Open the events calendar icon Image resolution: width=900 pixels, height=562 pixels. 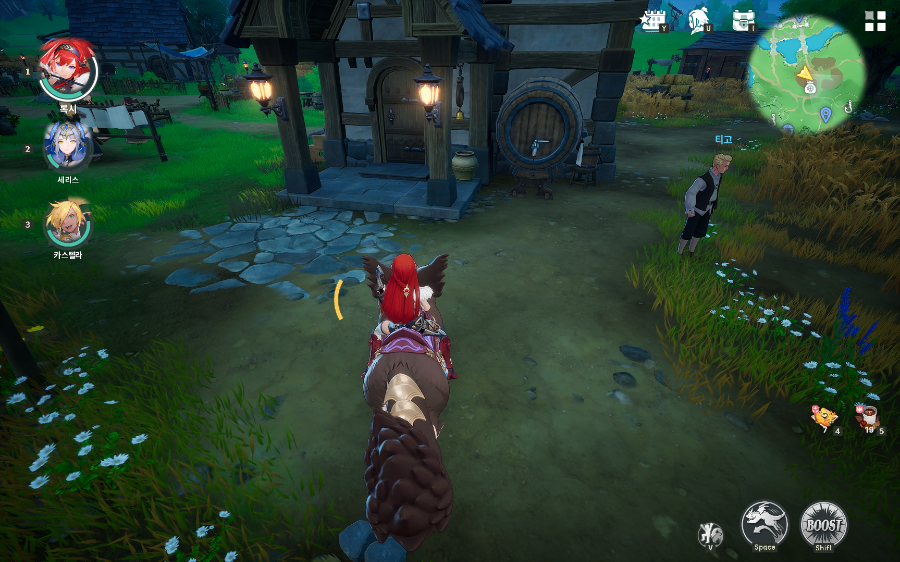tap(654, 20)
